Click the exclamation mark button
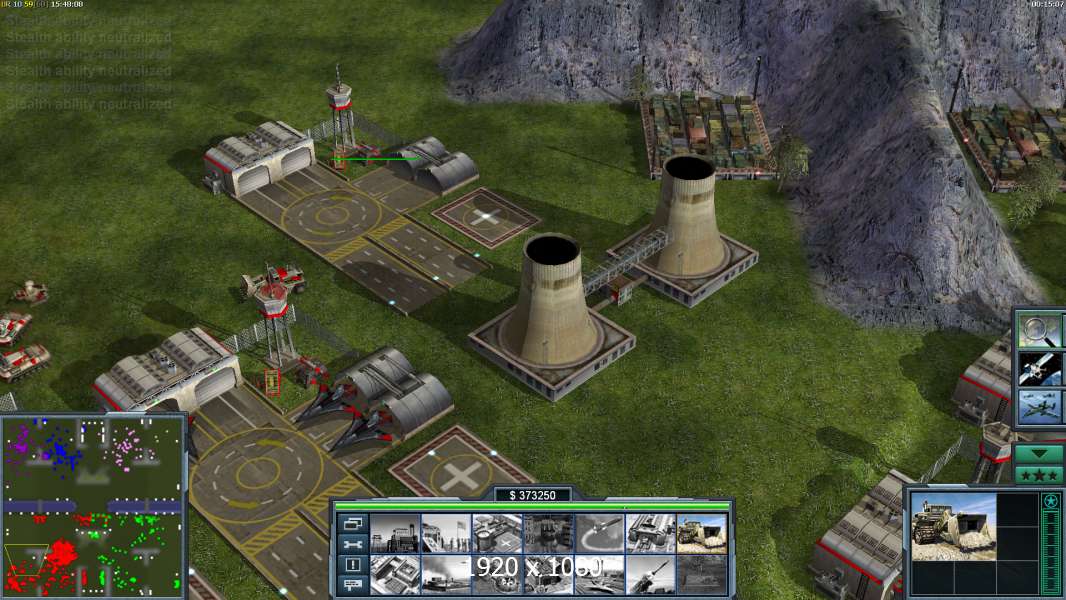Viewport: 1066px width, 600px height. tap(352, 565)
